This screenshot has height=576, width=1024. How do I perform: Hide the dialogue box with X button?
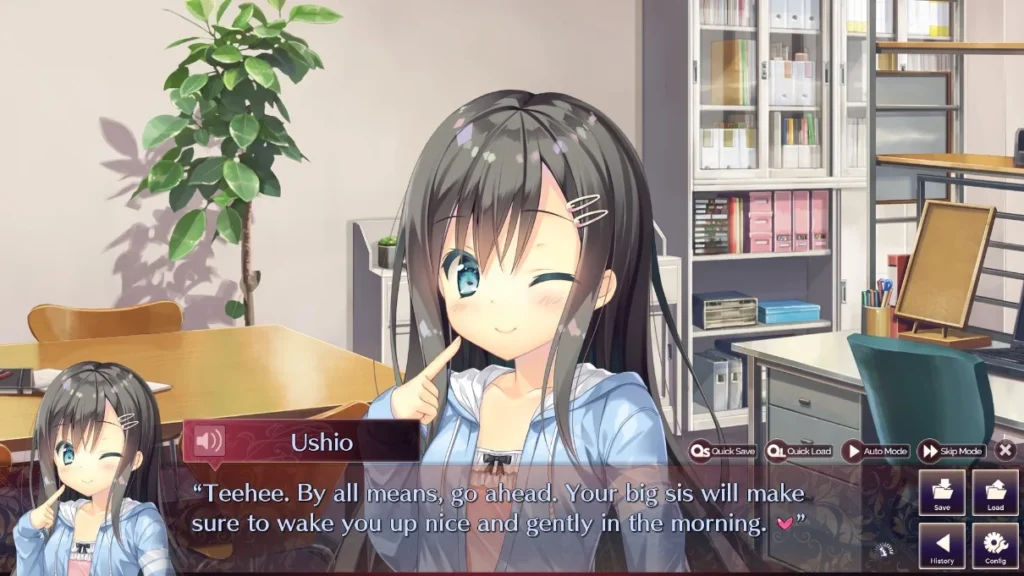pyautogui.click(x=1005, y=451)
